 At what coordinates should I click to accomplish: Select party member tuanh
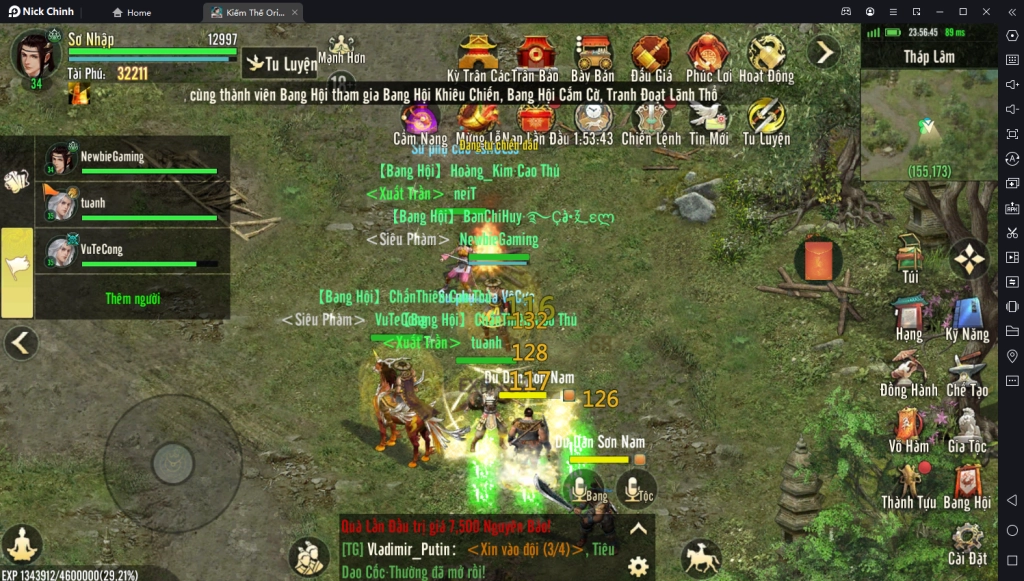(132, 203)
